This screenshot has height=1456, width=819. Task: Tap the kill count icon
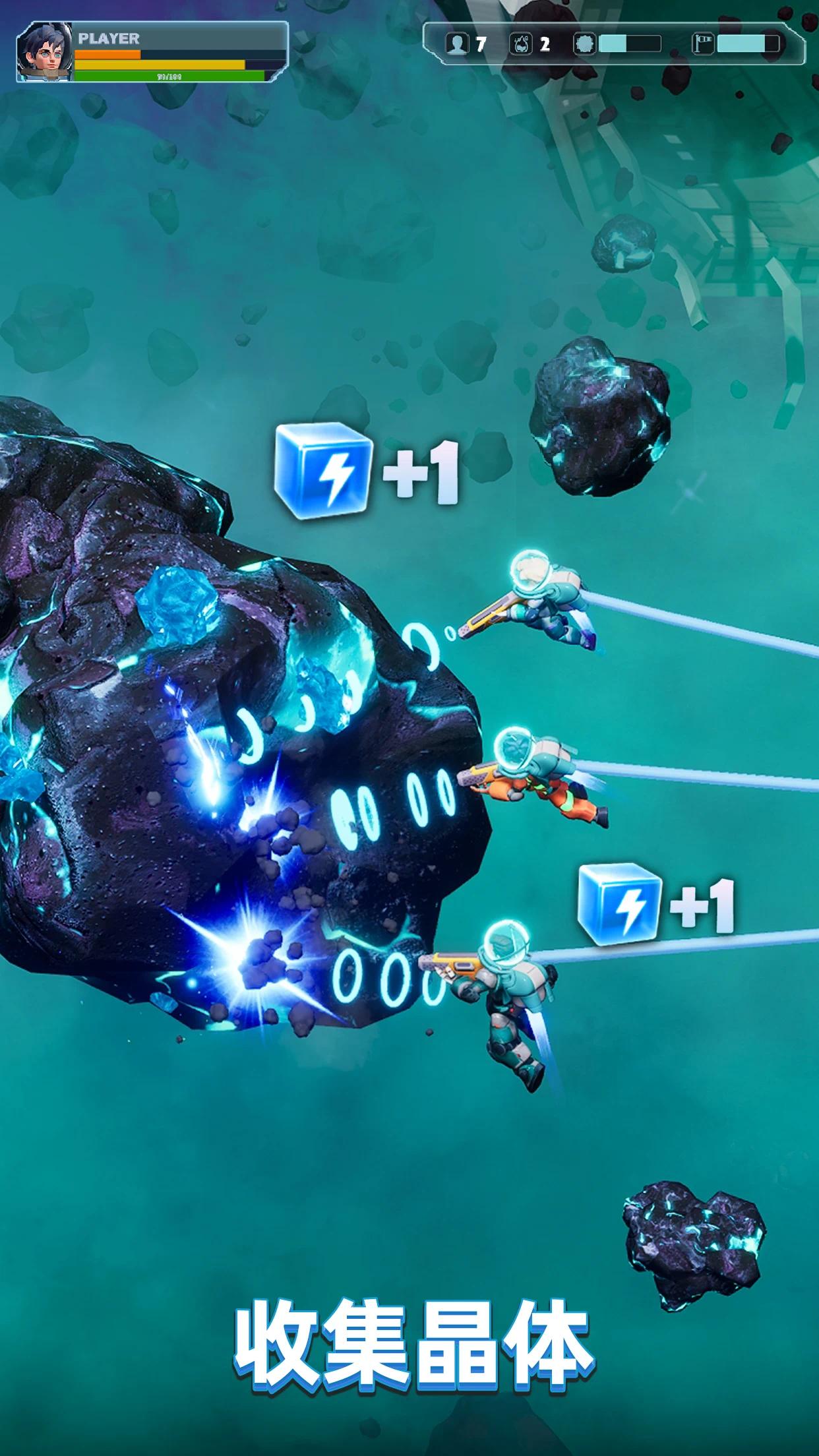pos(521,44)
